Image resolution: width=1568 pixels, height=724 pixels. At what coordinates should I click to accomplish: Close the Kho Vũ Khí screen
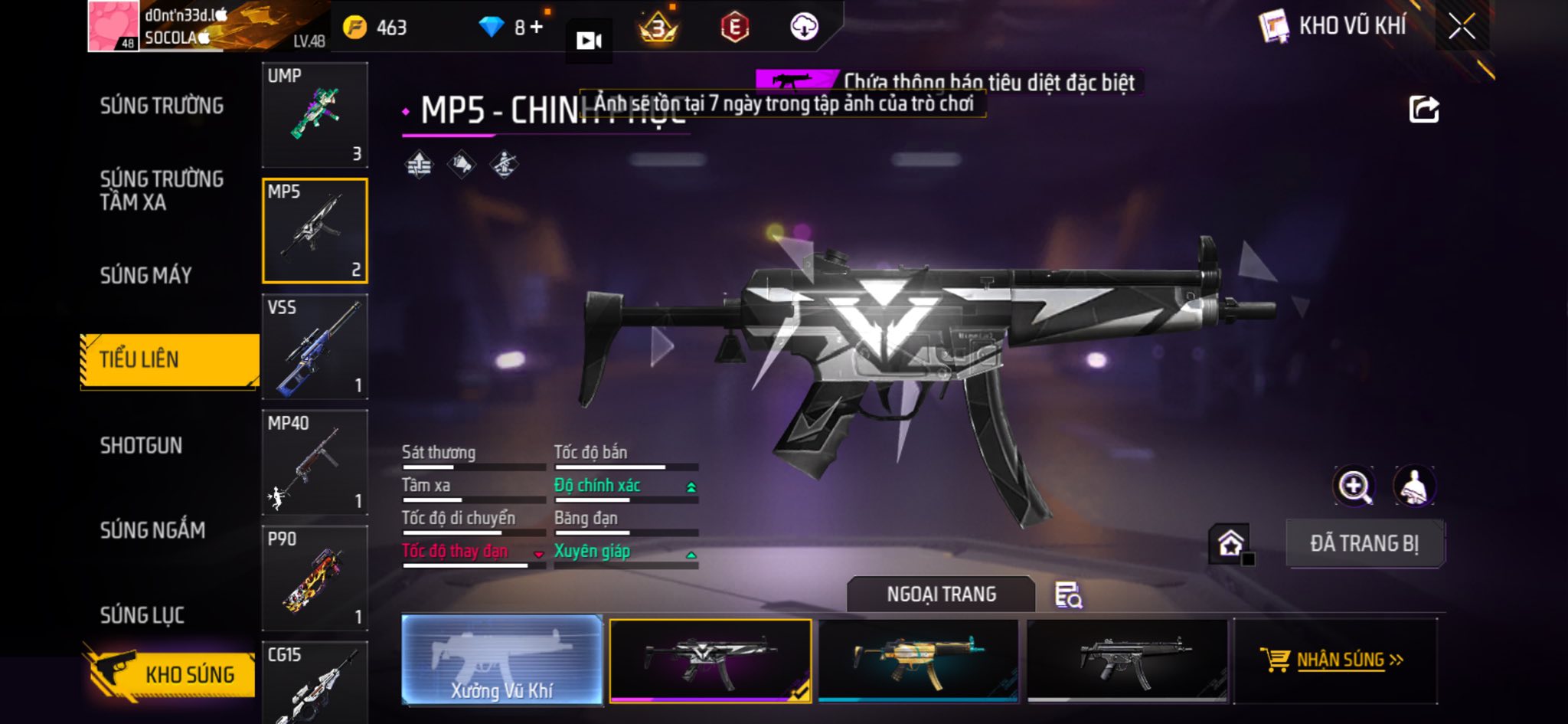pyautogui.click(x=1462, y=28)
